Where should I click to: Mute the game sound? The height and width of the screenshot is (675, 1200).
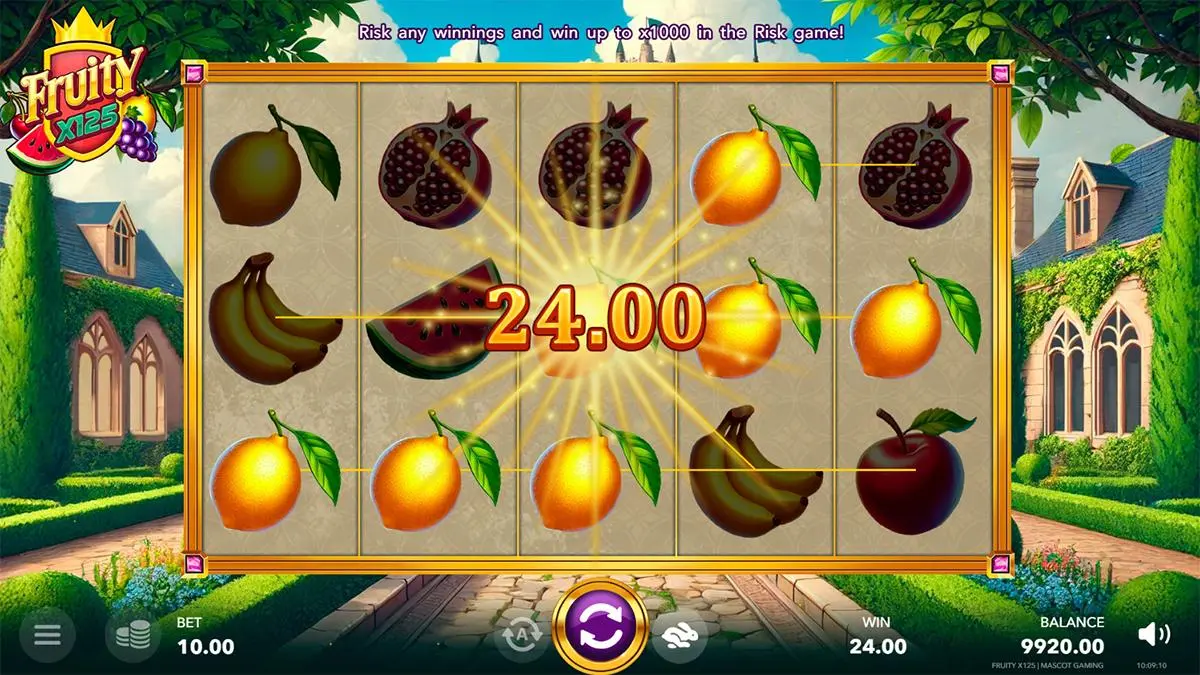click(1154, 633)
